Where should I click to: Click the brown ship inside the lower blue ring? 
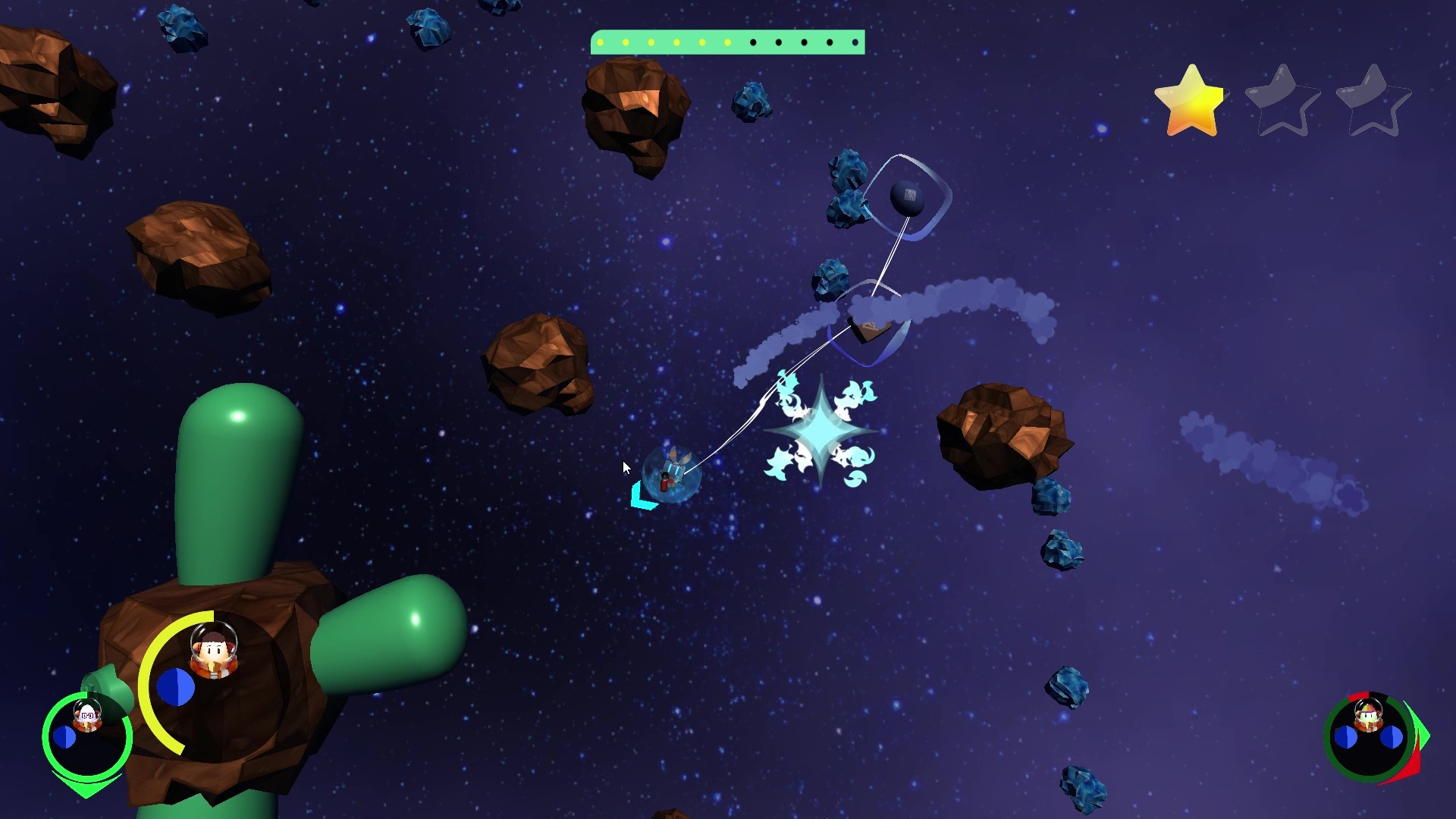click(869, 328)
